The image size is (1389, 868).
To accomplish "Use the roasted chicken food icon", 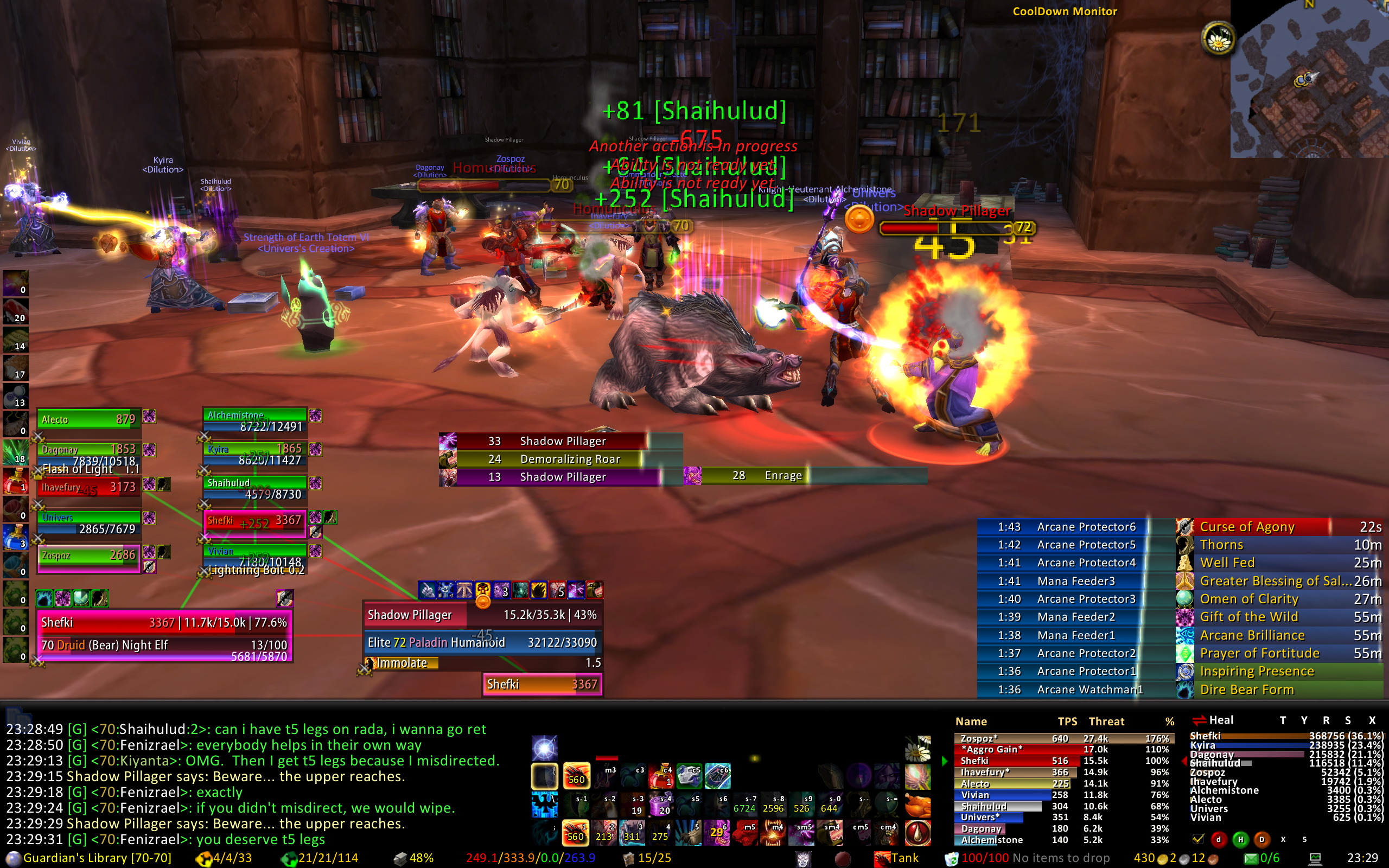I will point(917,805).
